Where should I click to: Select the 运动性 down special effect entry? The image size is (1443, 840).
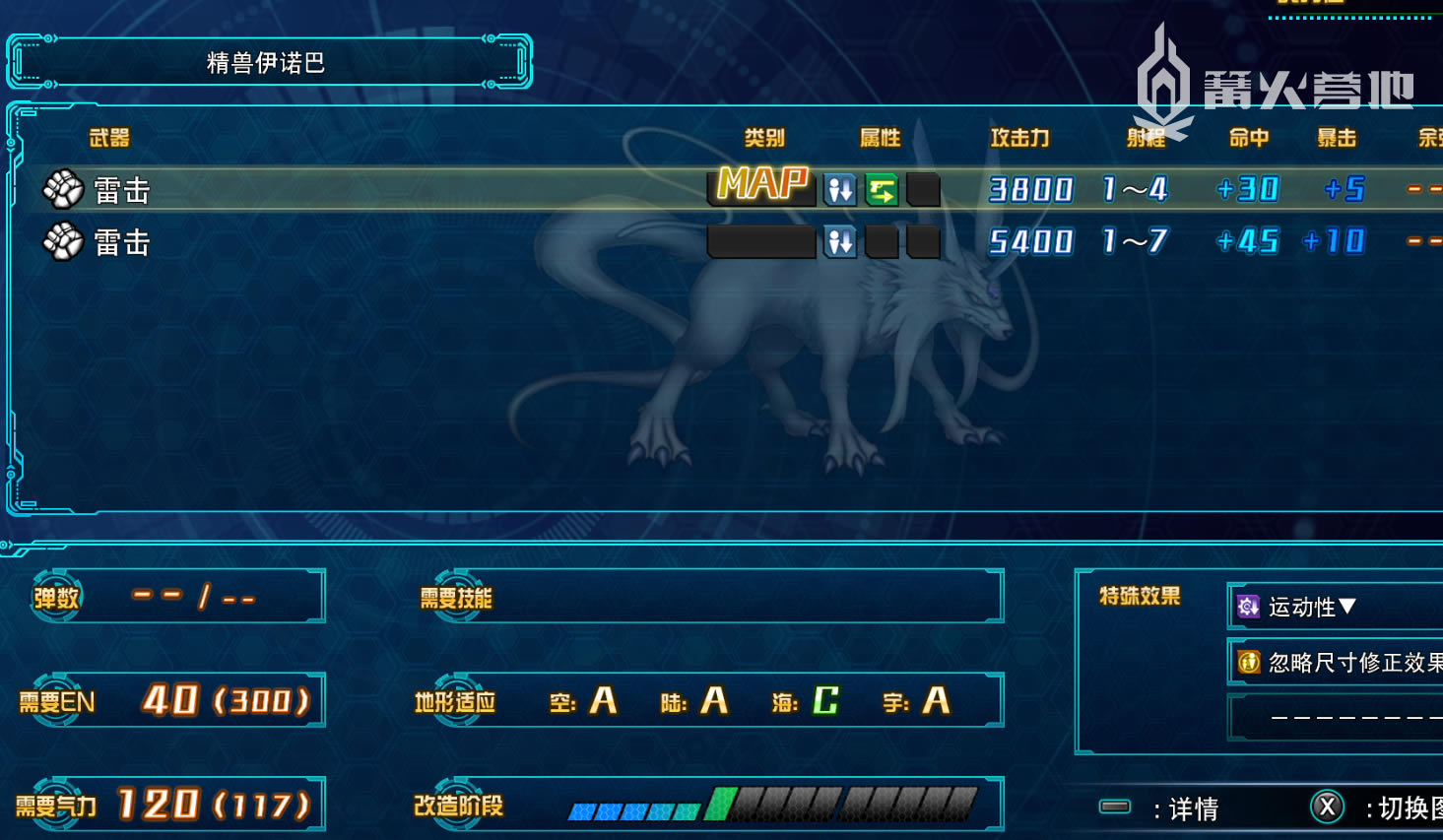1312,607
